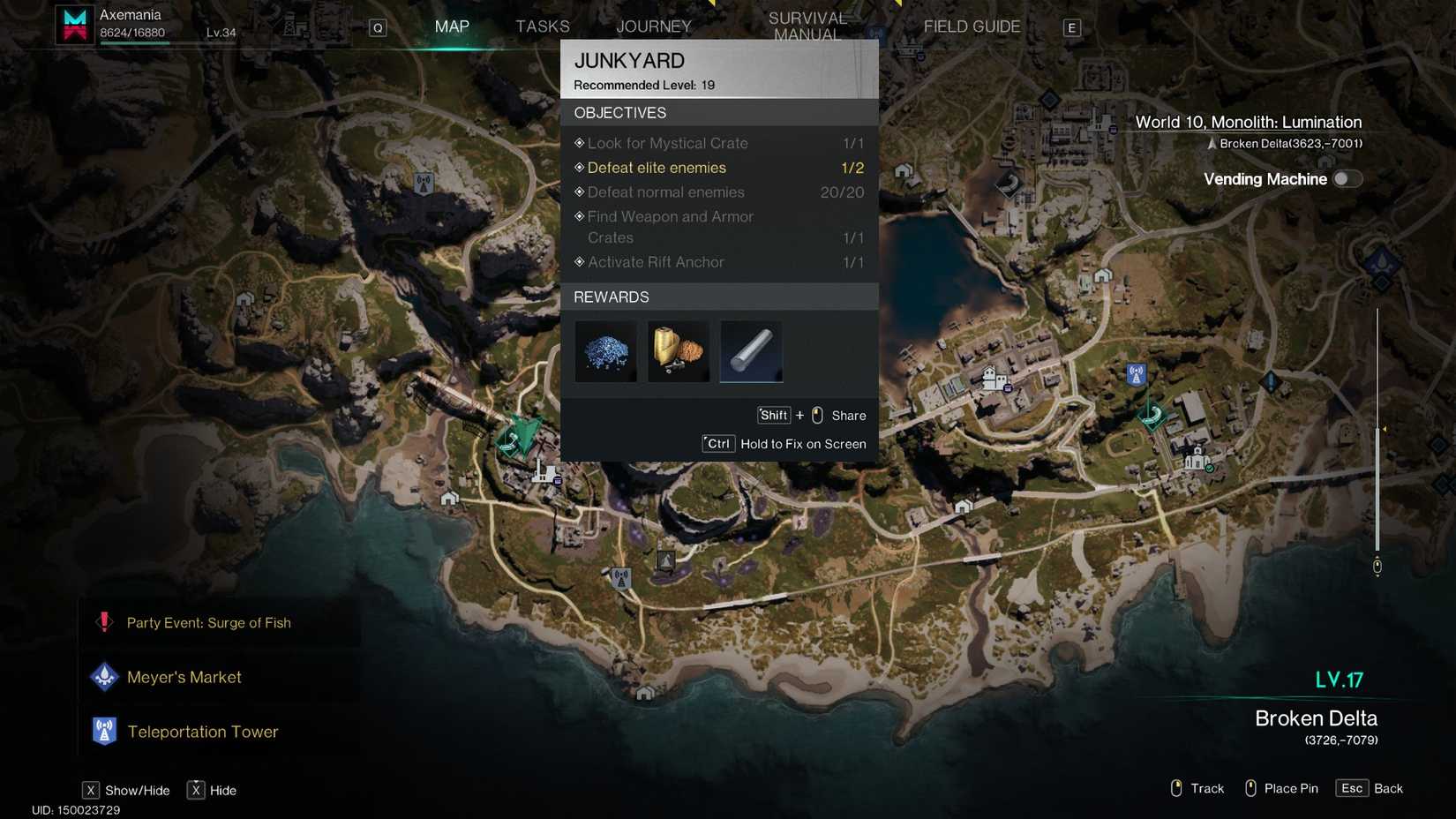Switch to the TASKS tab
Viewport: 1456px width, 819px height.
tap(541, 26)
